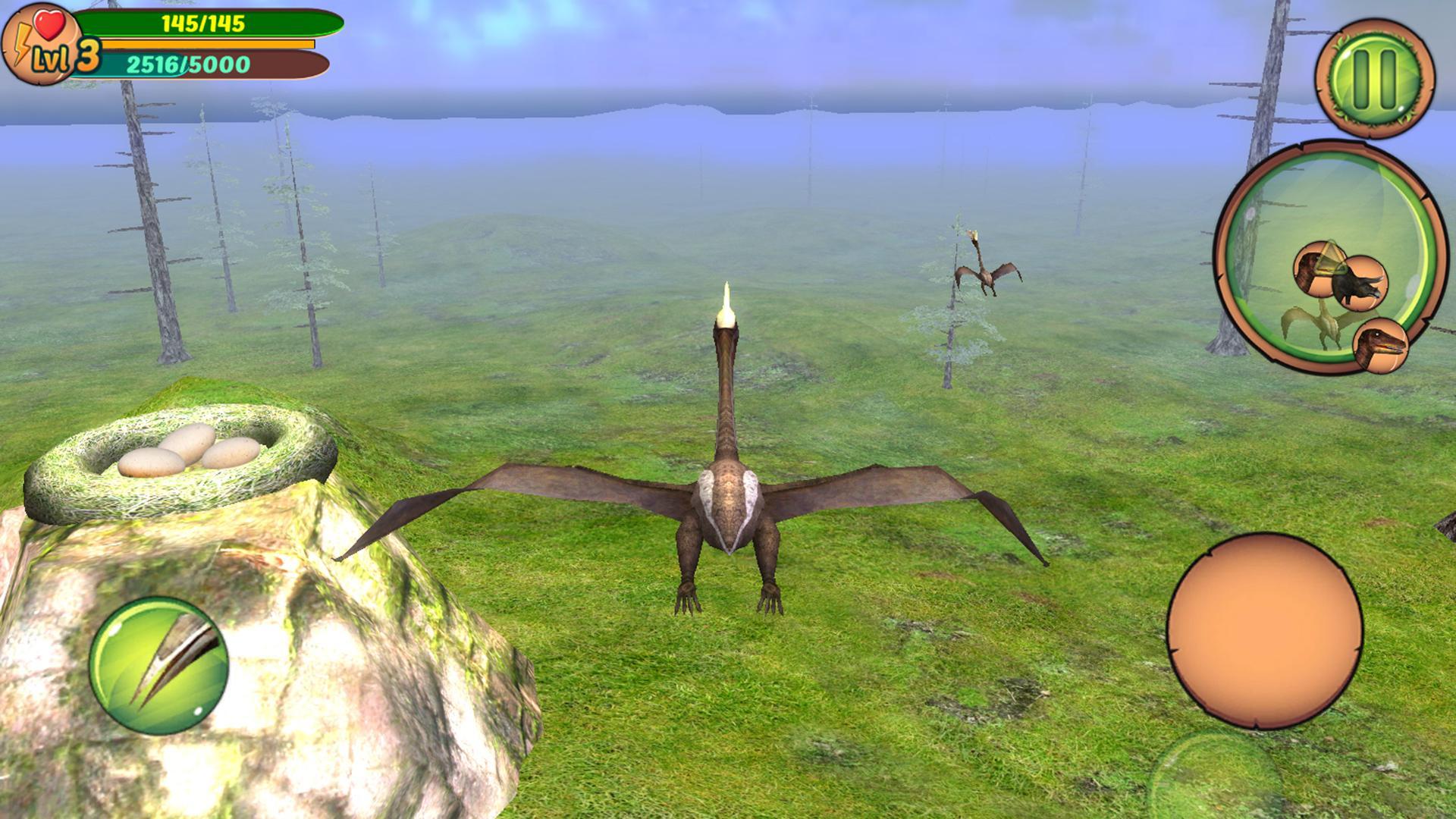
Task: Tap the level badge to expand stats
Action: click(x=44, y=53)
